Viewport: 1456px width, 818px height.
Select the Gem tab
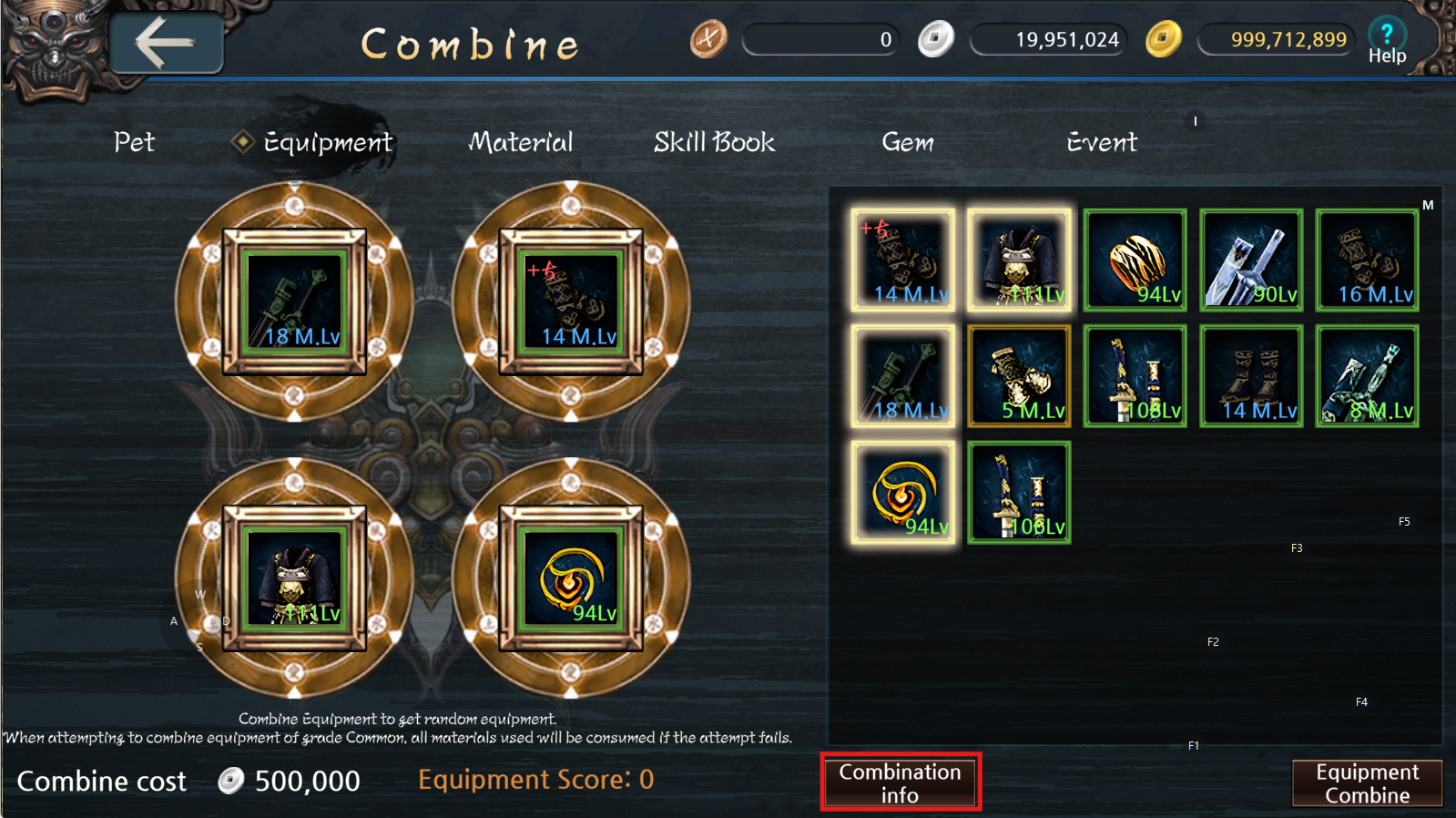(x=907, y=142)
